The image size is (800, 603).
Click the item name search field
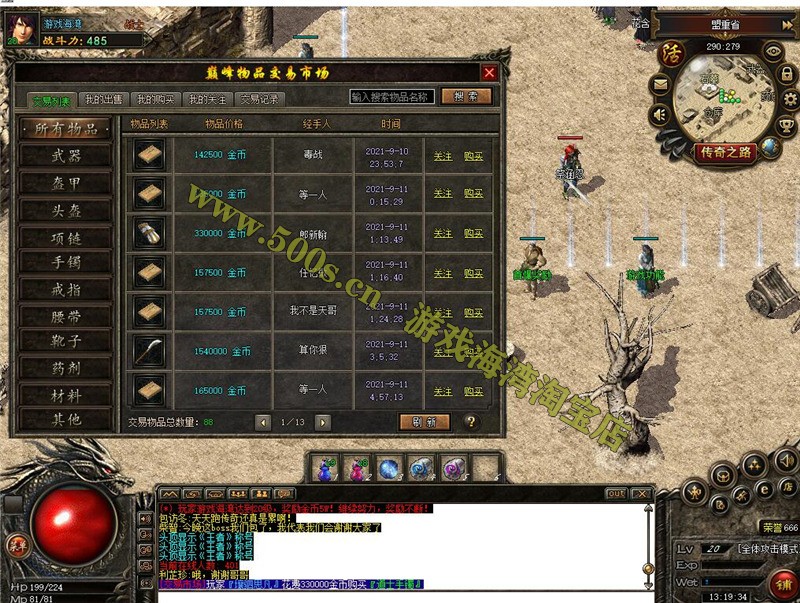tap(391, 97)
